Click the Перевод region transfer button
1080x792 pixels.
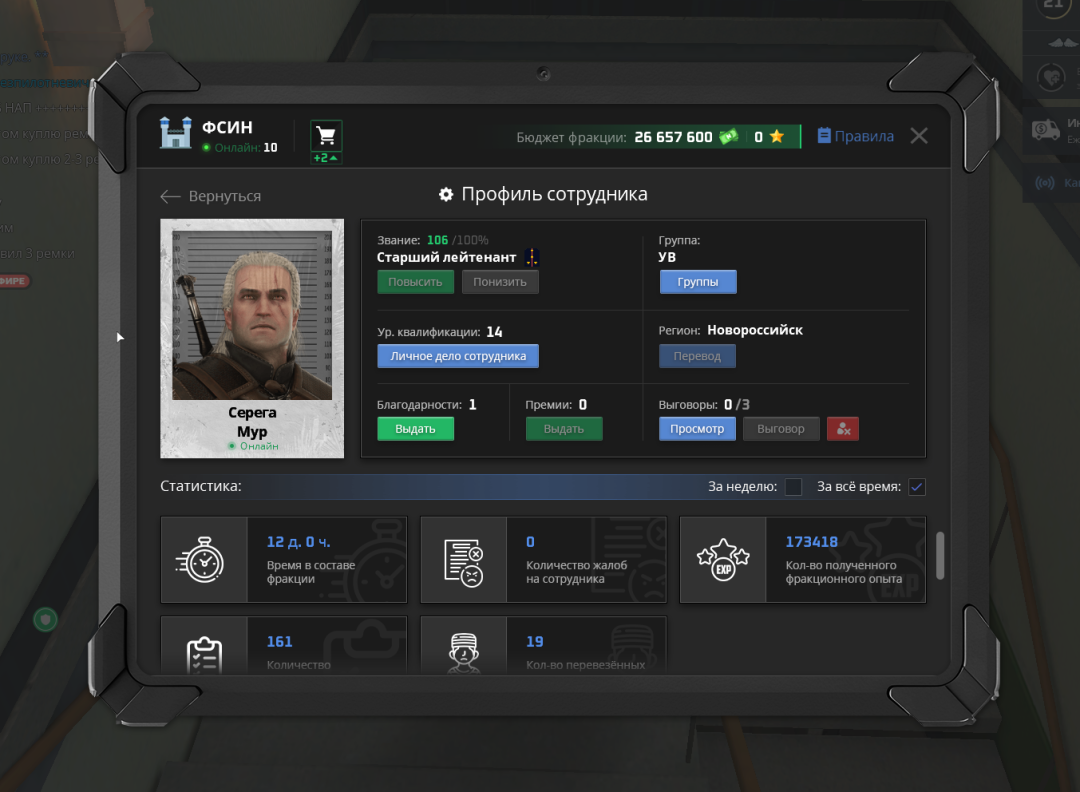[697, 356]
